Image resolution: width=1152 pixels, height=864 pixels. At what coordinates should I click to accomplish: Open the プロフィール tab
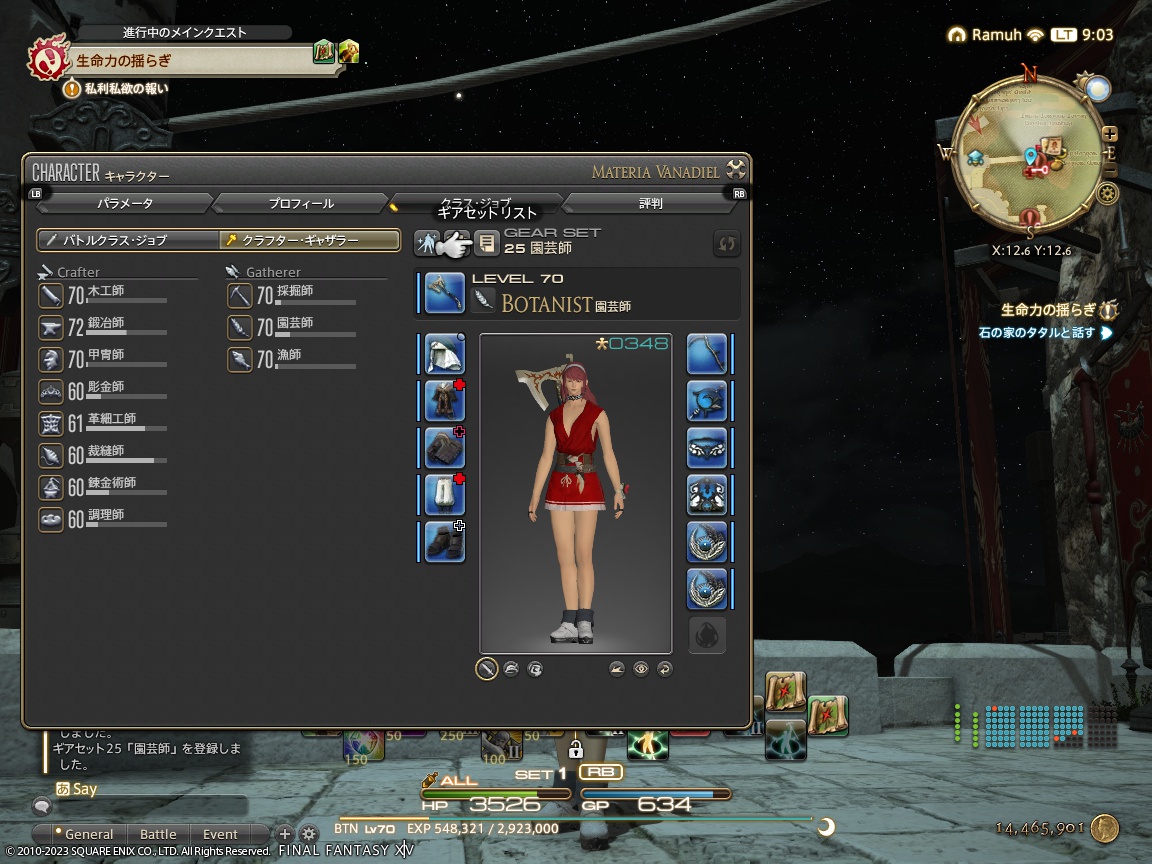pyautogui.click(x=300, y=203)
